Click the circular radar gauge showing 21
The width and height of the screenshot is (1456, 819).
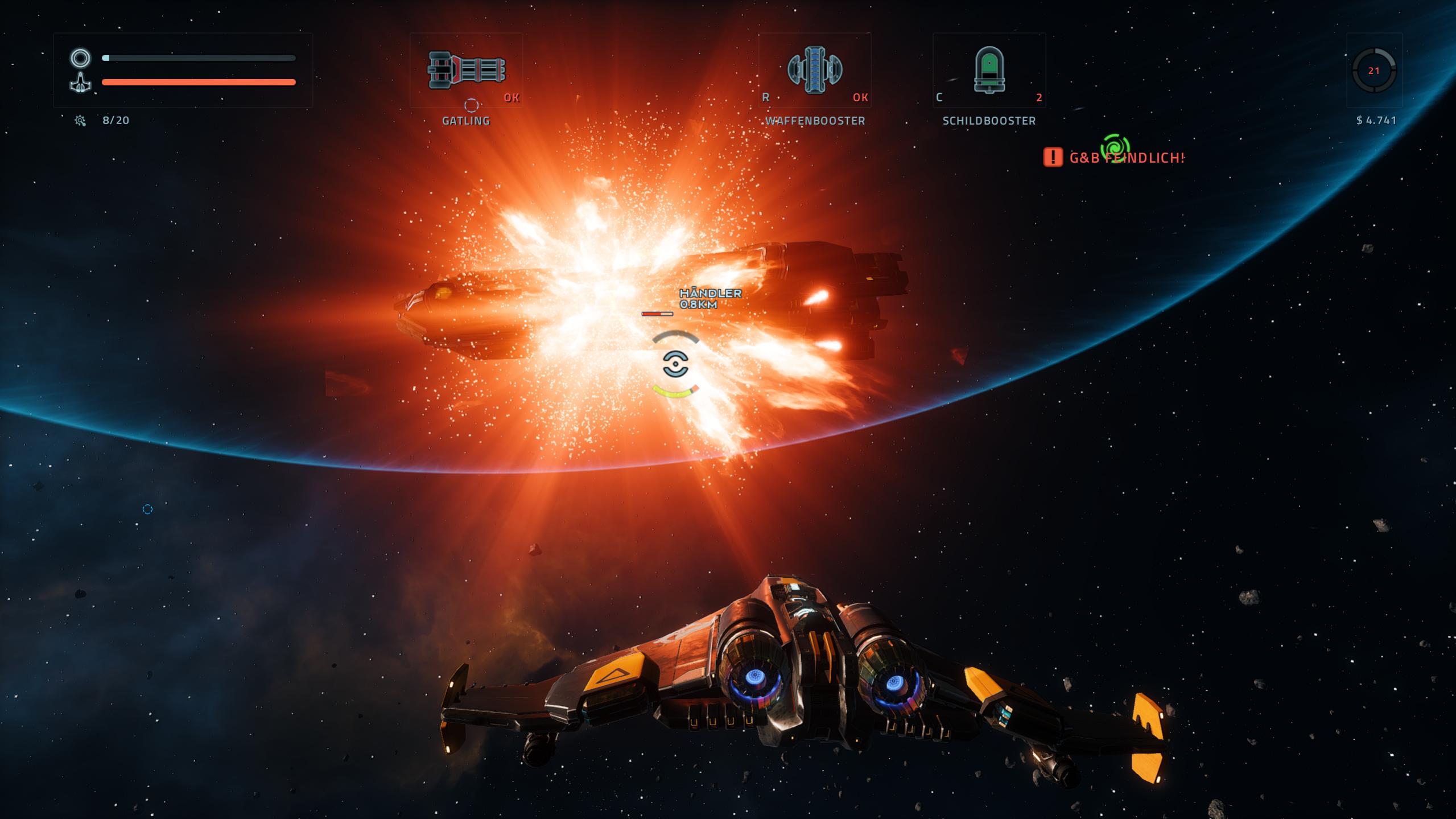tap(1373, 71)
